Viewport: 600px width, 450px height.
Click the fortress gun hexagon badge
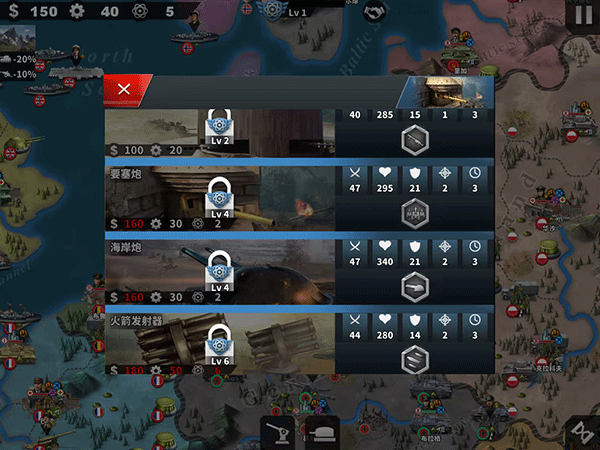point(415,213)
